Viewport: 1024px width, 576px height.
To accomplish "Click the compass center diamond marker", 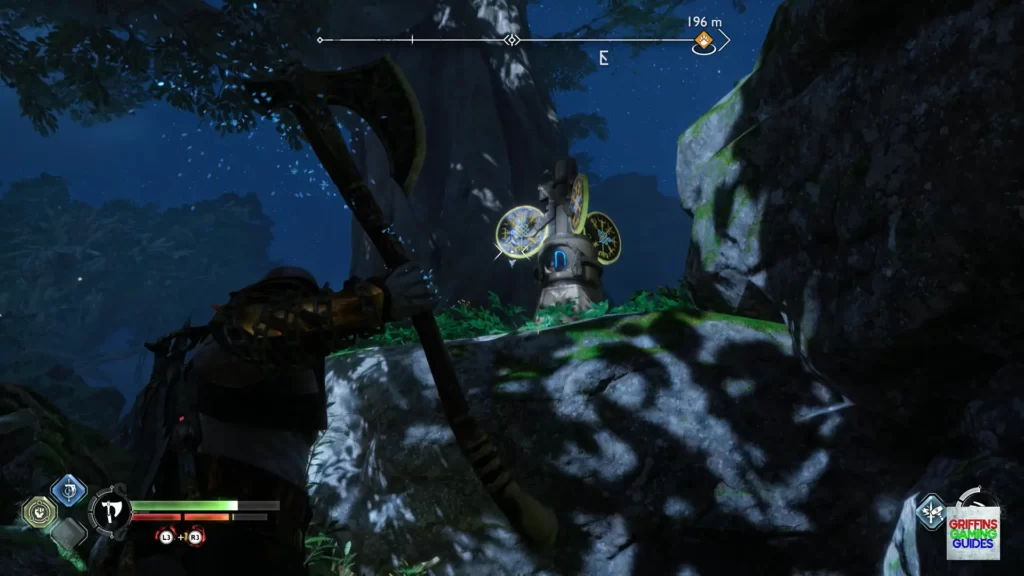I will [512, 41].
